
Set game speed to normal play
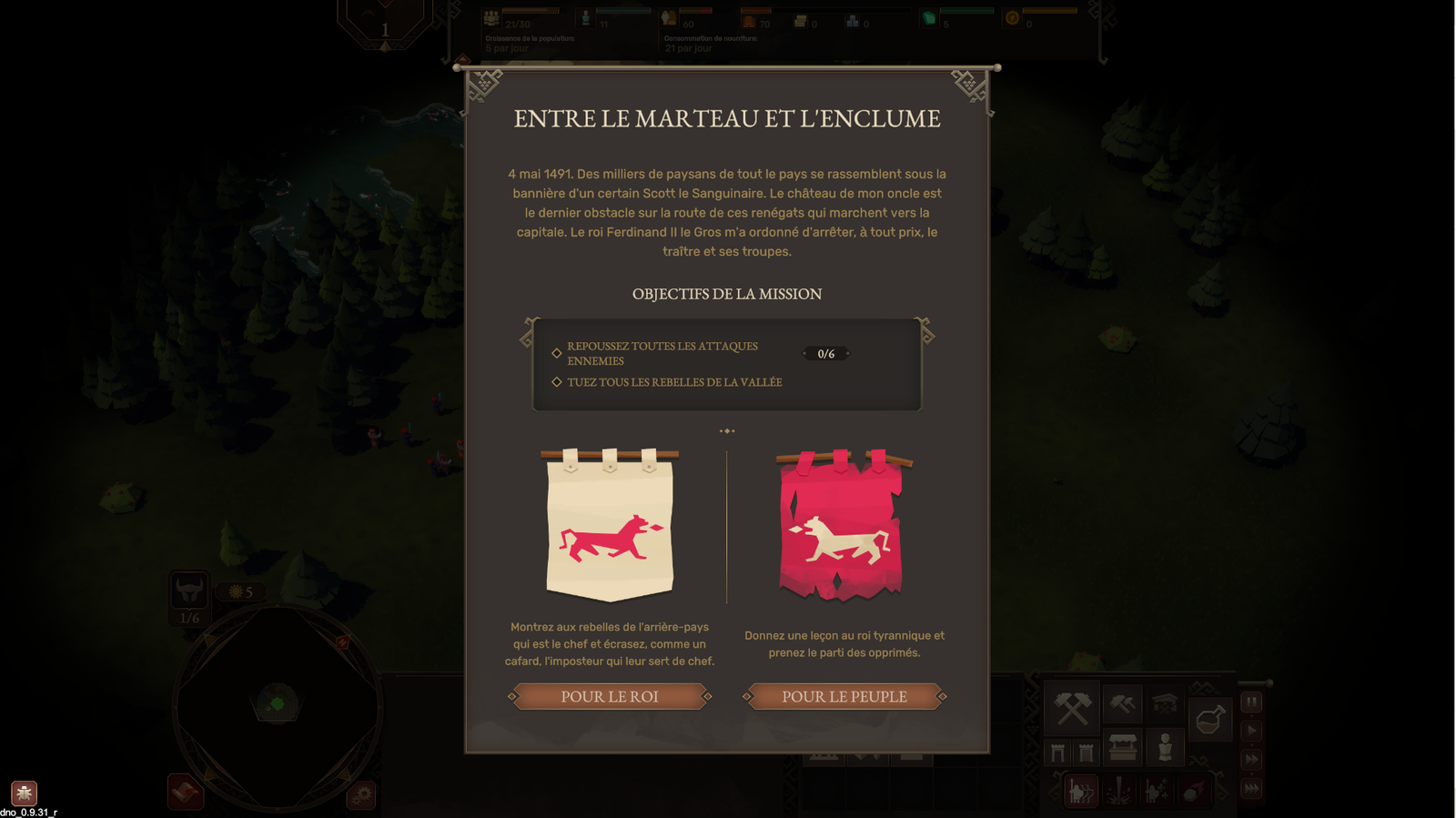point(1252,731)
